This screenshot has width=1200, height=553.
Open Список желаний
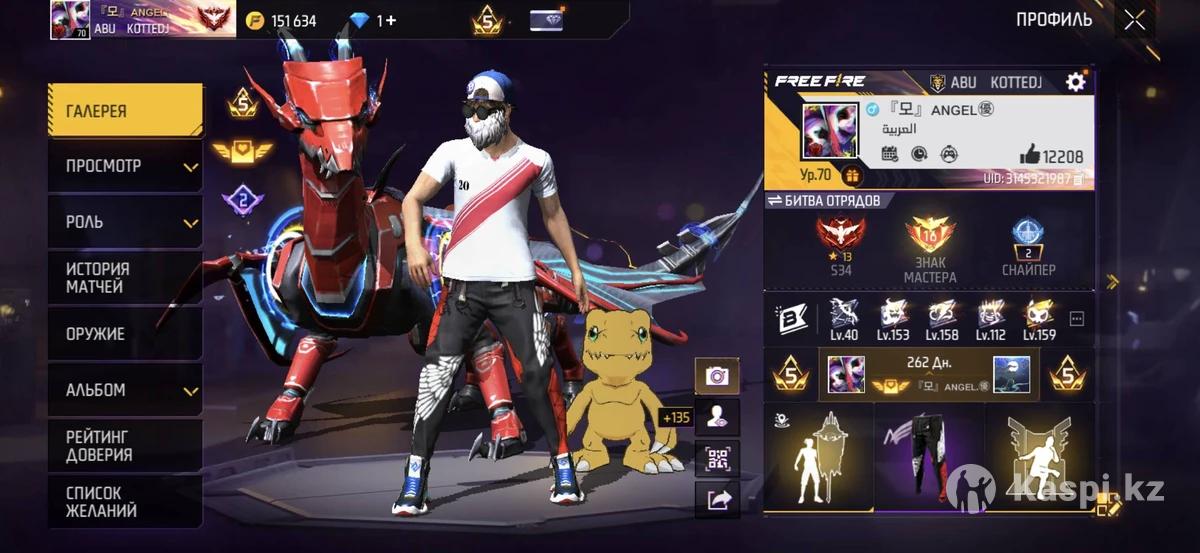point(125,502)
